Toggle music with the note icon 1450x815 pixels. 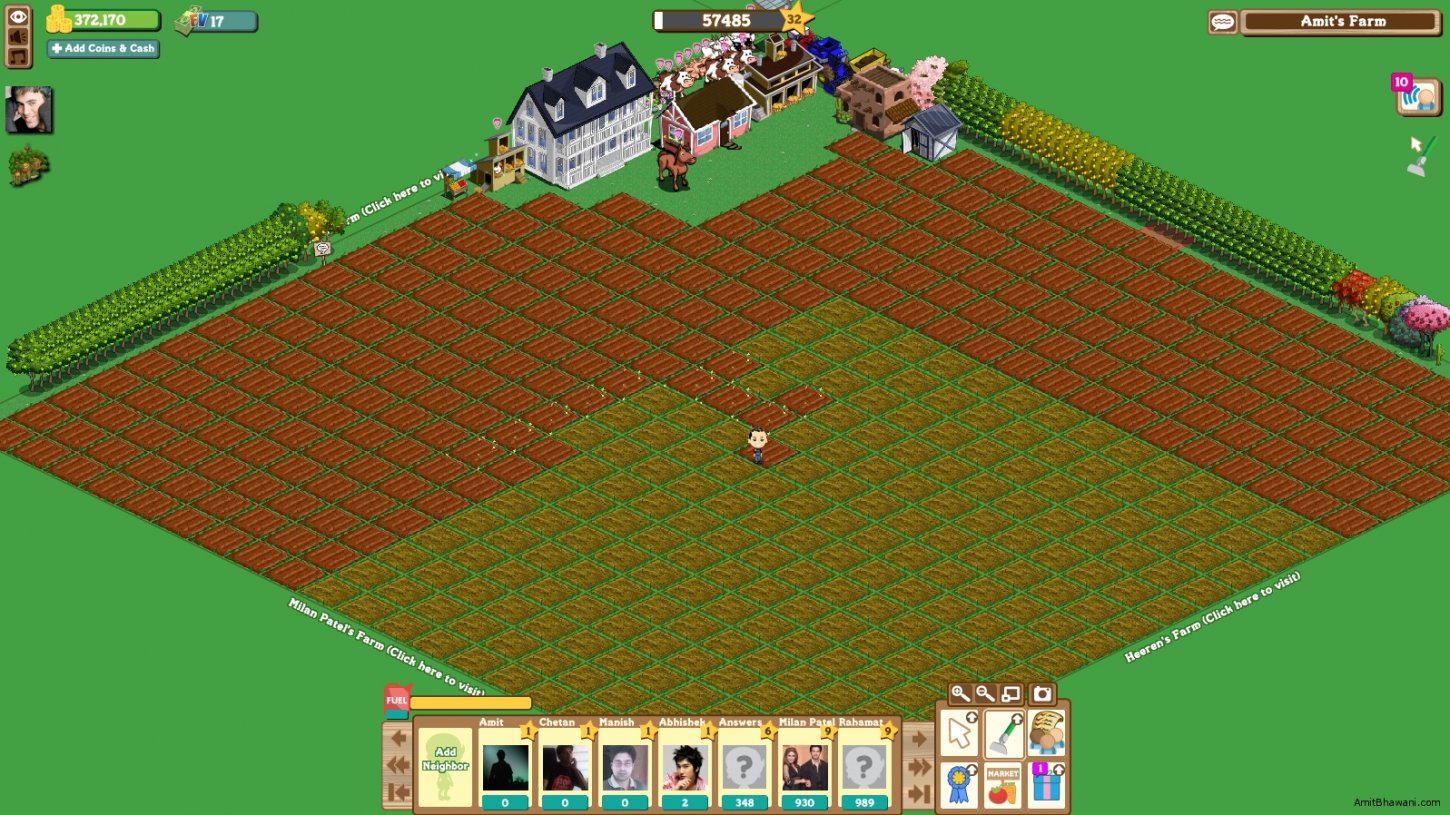19,56
